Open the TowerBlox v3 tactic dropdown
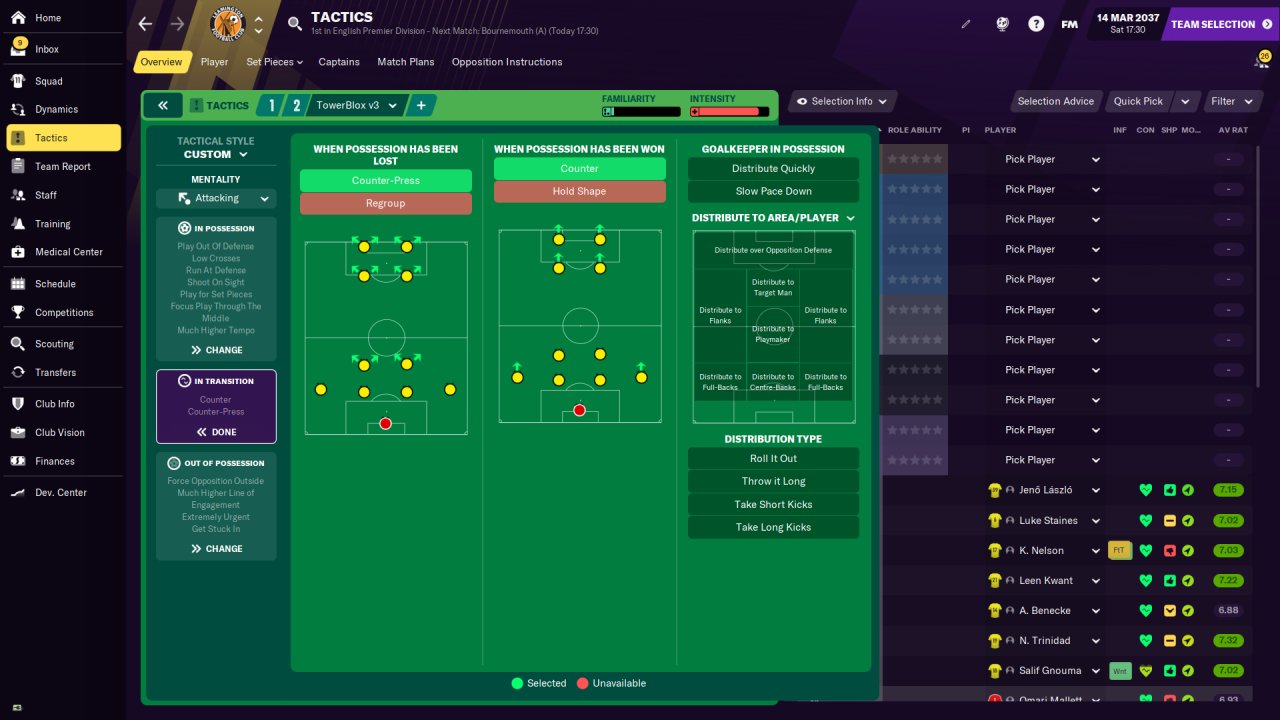This screenshot has height=720, width=1280. click(357, 105)
